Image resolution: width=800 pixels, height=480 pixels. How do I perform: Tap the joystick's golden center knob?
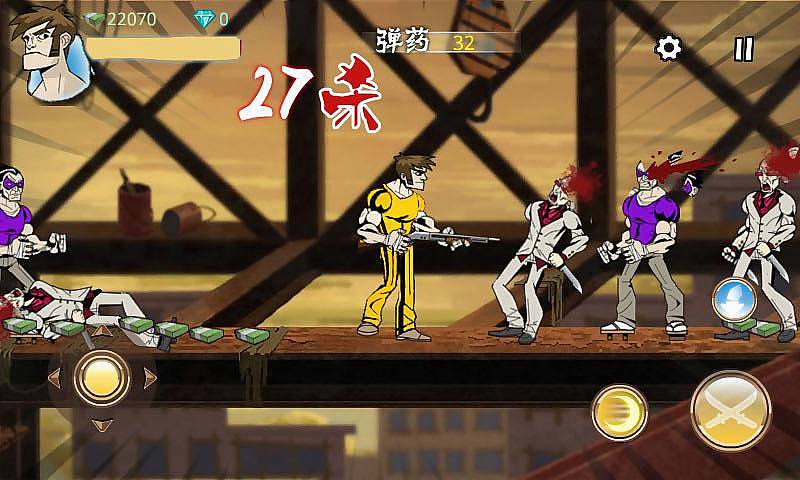101,376
